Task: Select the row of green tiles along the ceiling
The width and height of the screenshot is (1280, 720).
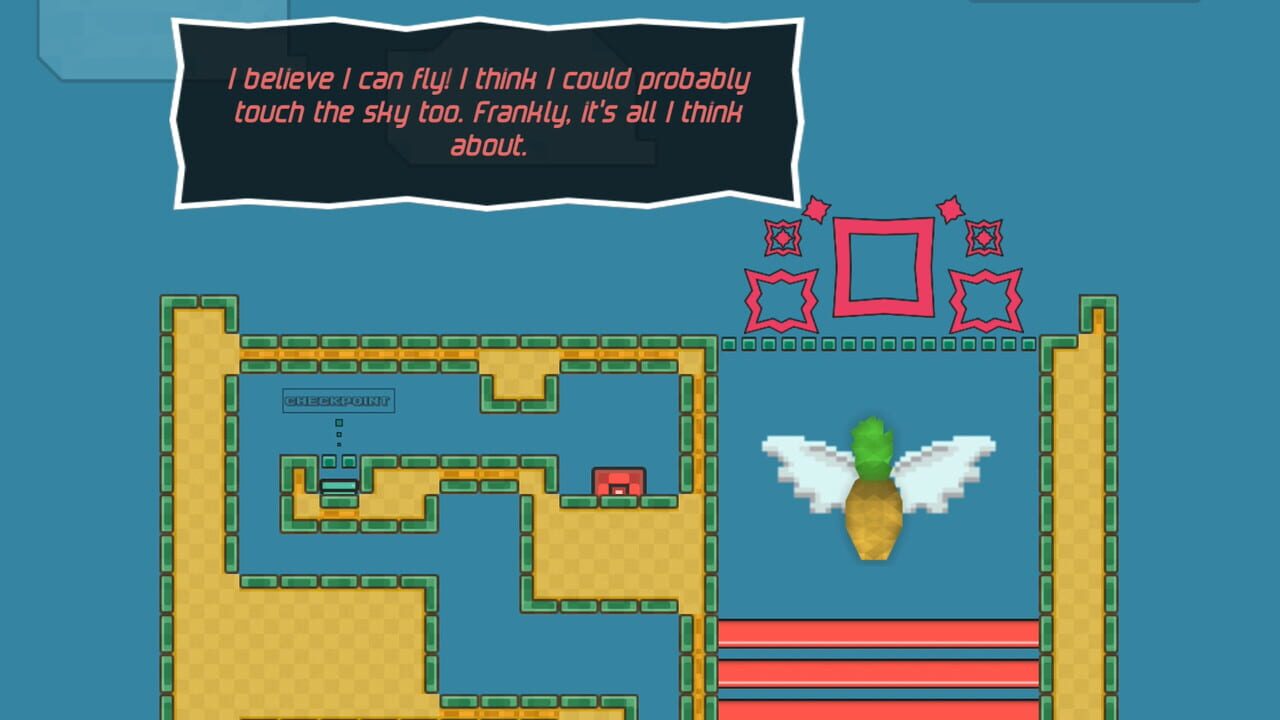Action: [880, 343]
